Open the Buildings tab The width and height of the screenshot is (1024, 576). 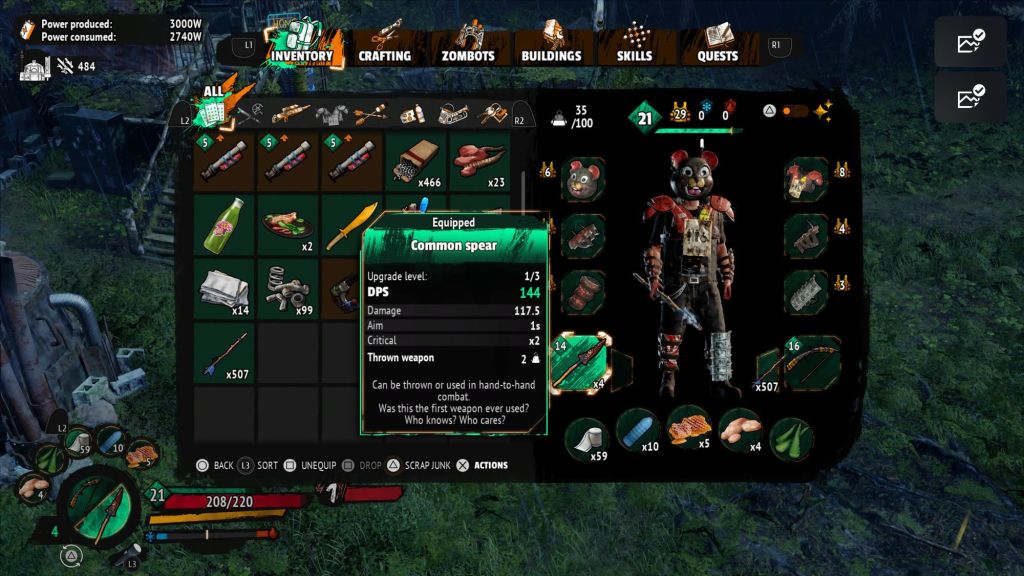coord(551,46)
